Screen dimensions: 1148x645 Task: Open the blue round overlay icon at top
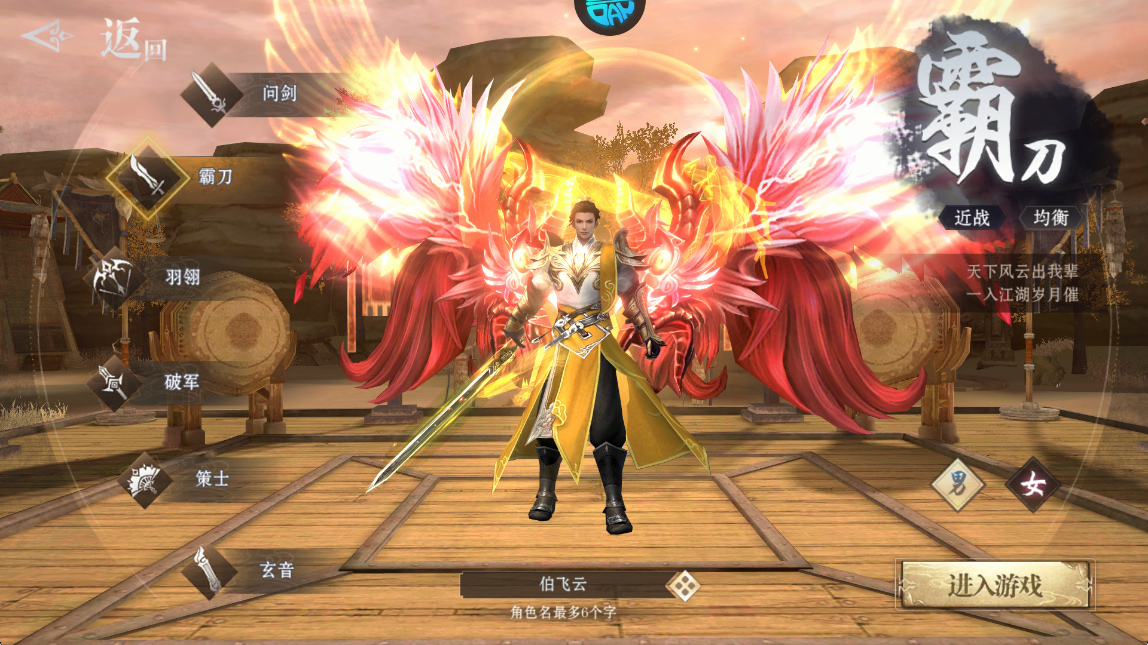coord(609,14)
